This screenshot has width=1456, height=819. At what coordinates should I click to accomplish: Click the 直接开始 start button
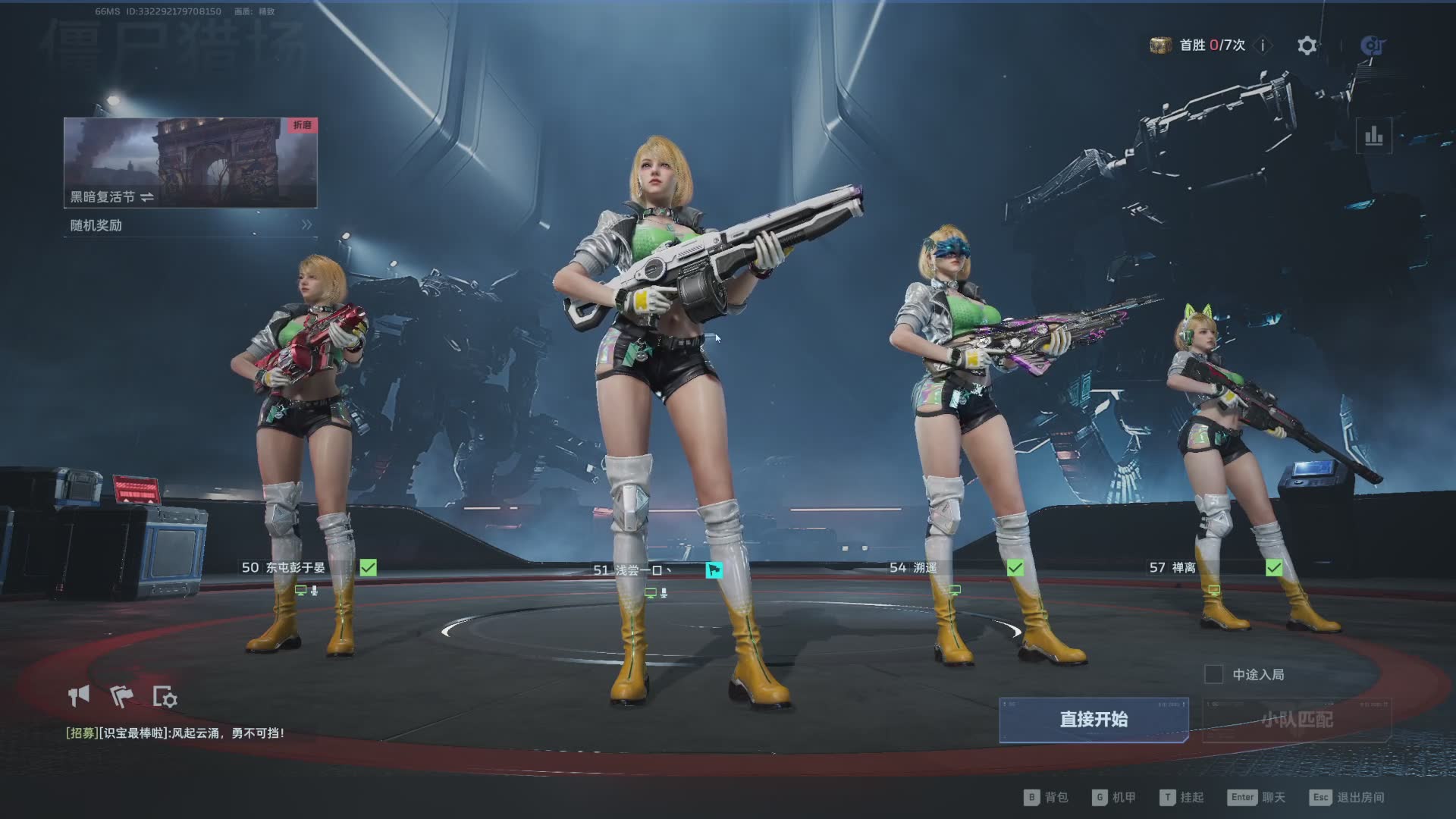pos(1093,719)
